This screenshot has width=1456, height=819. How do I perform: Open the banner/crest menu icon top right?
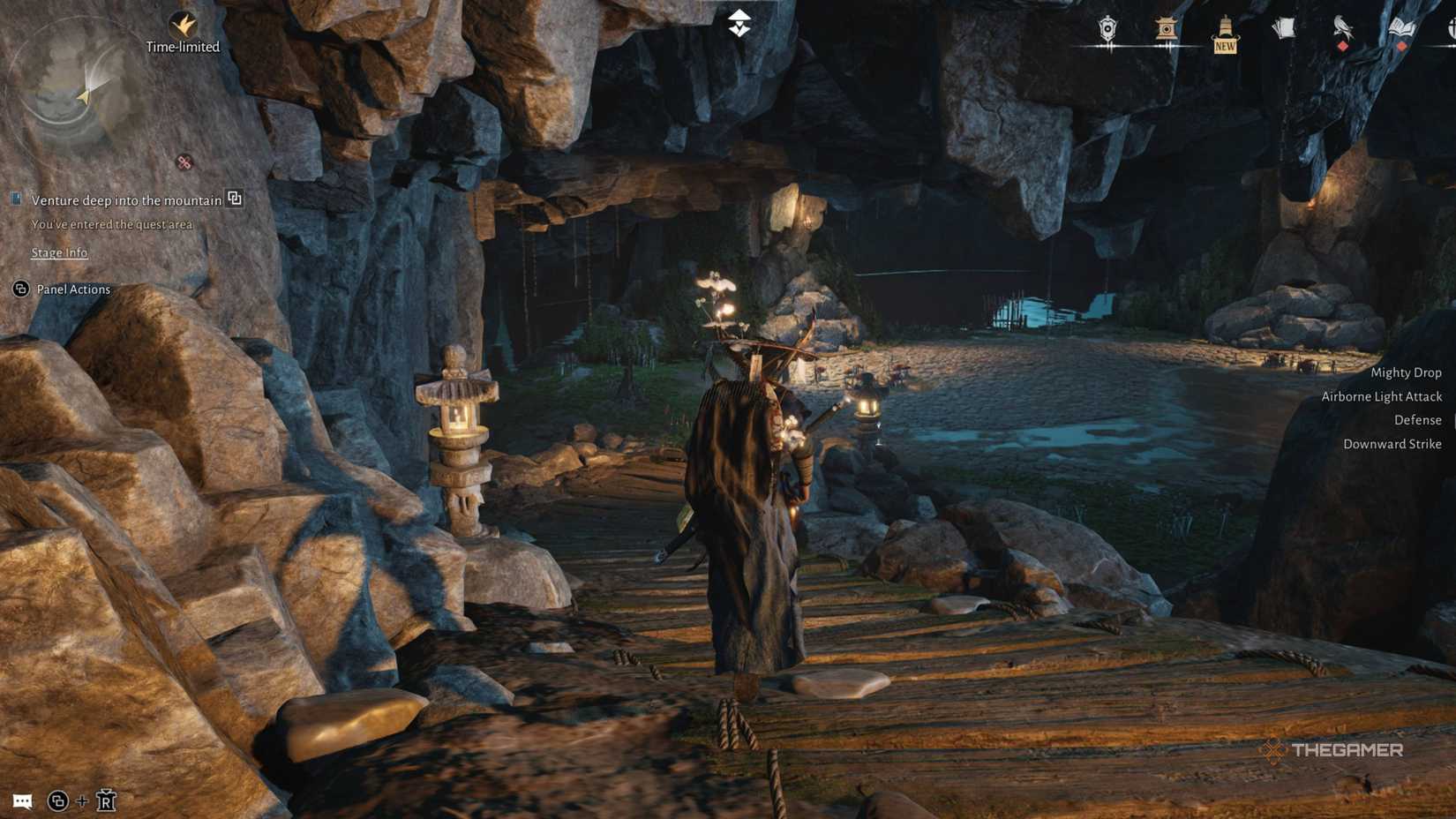point(1107,29)
